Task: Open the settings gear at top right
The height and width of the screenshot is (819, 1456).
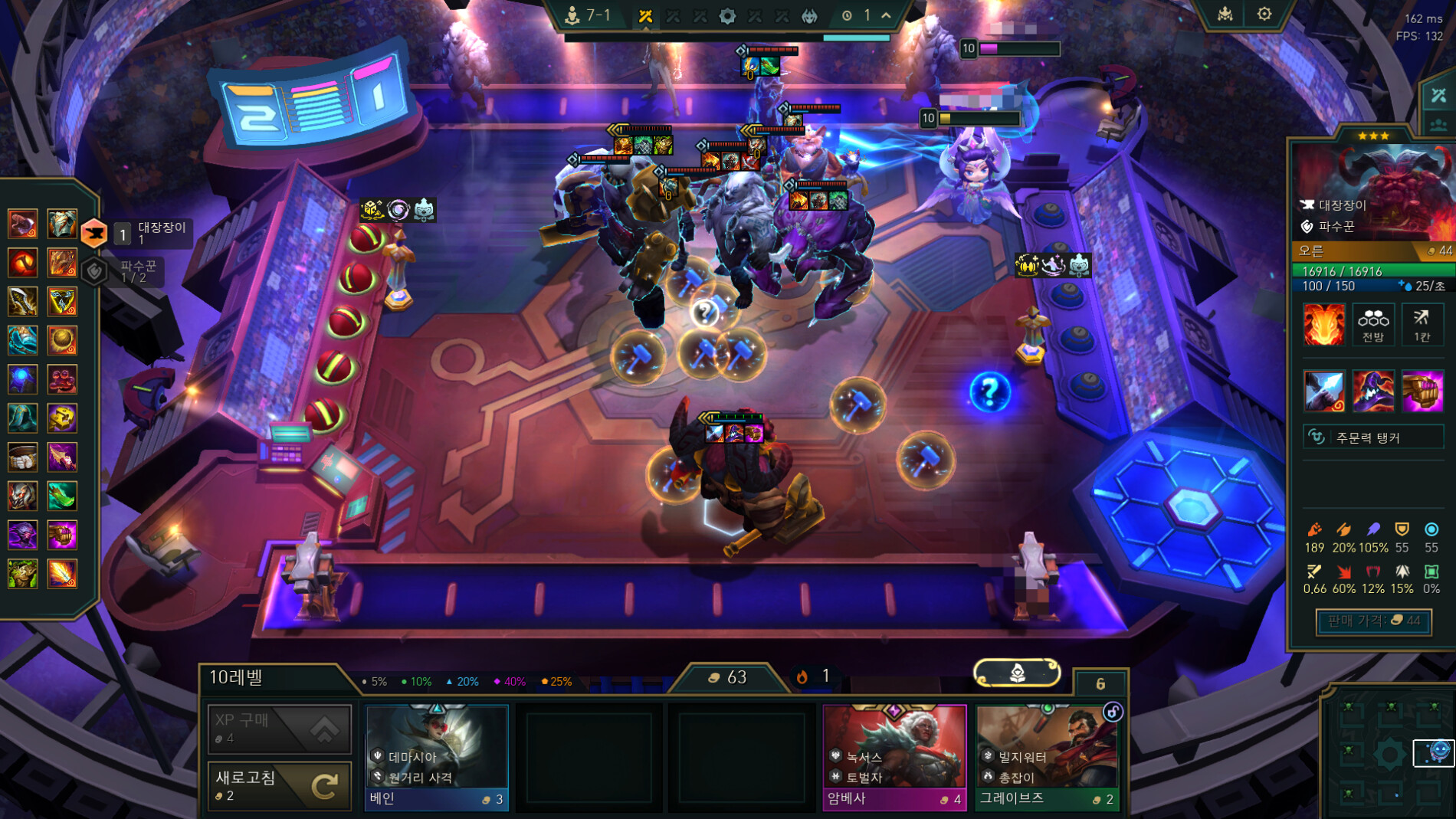Action: [x=1264, y=14]
